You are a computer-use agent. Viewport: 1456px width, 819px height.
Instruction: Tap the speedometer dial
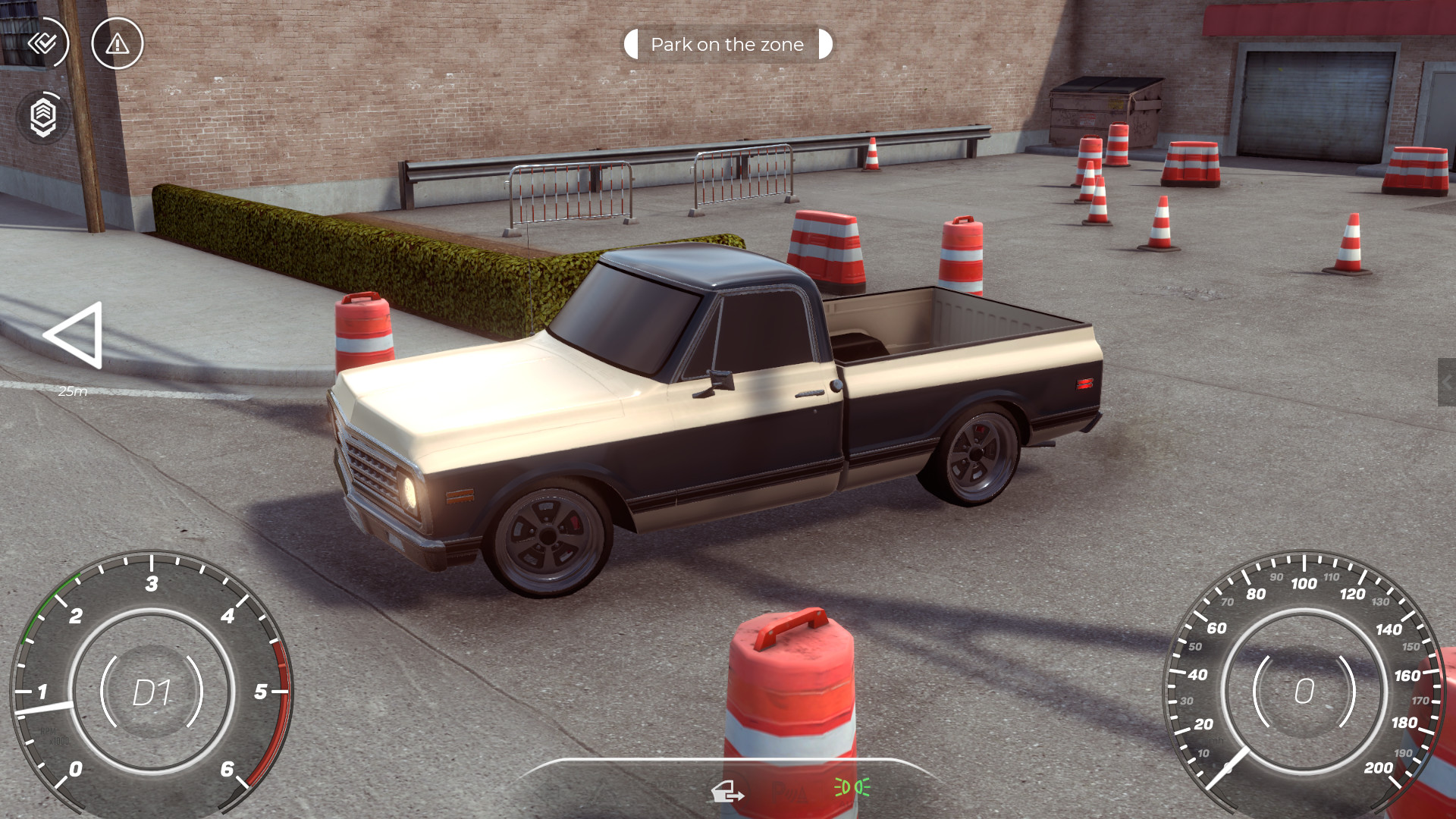point(1304,692)
